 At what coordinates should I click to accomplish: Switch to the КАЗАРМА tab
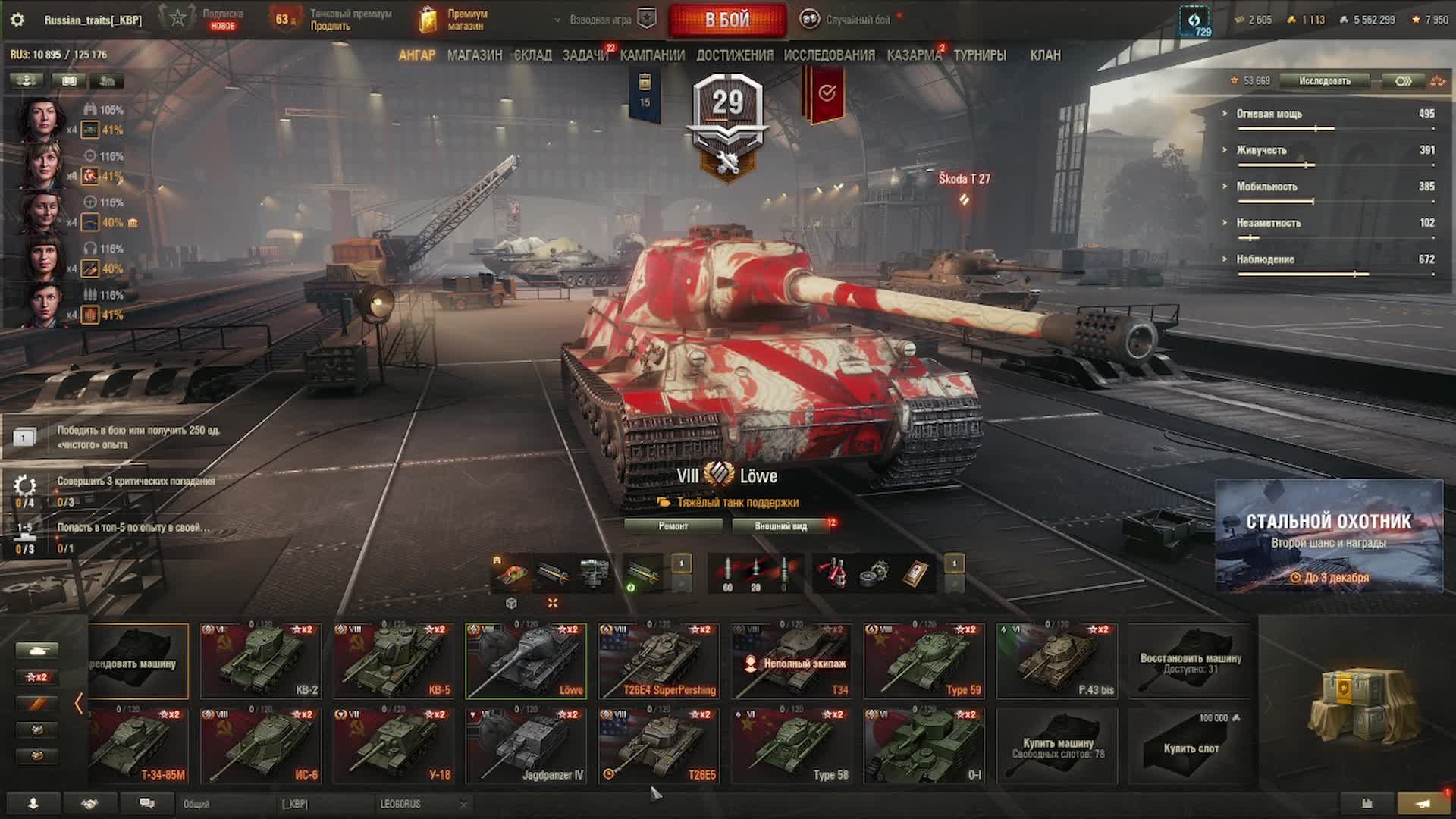[x=914, y=55]
